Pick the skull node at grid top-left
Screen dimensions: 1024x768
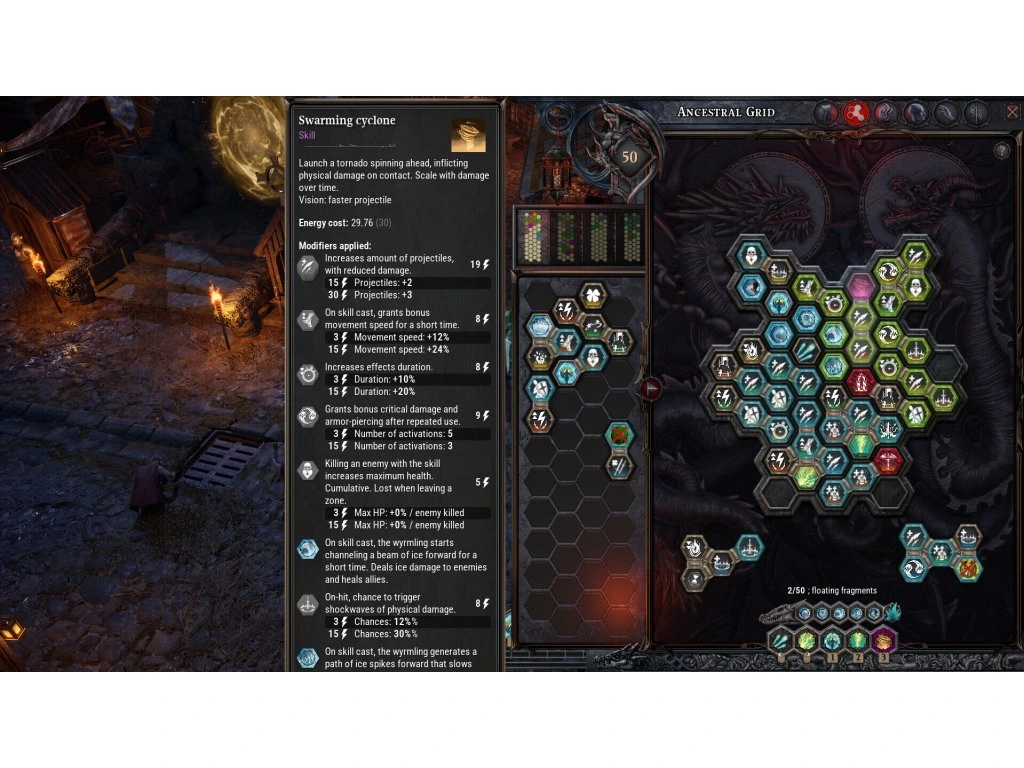pos(751,254)
